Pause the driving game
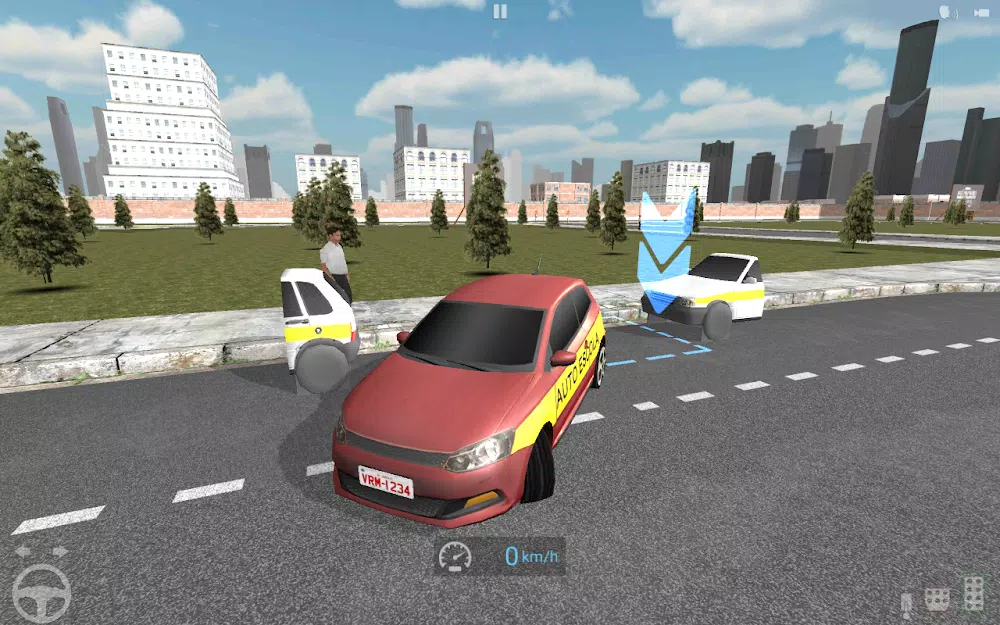 click(500, 11)
